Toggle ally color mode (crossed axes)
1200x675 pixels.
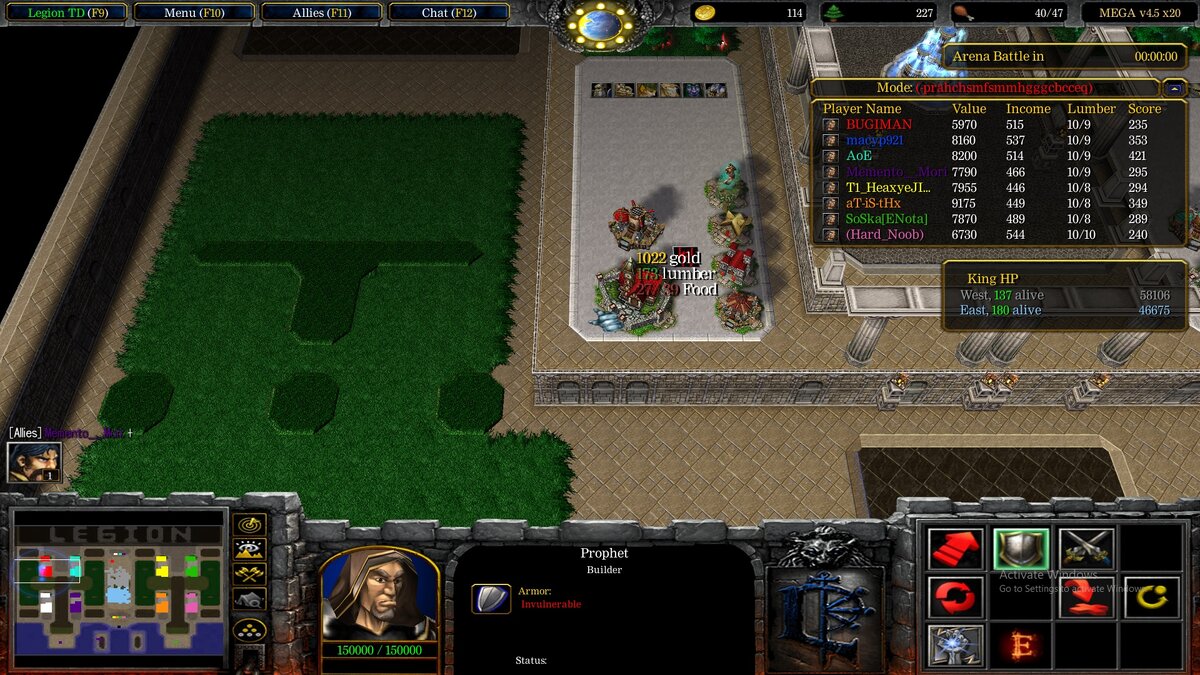tap(249, 574)
